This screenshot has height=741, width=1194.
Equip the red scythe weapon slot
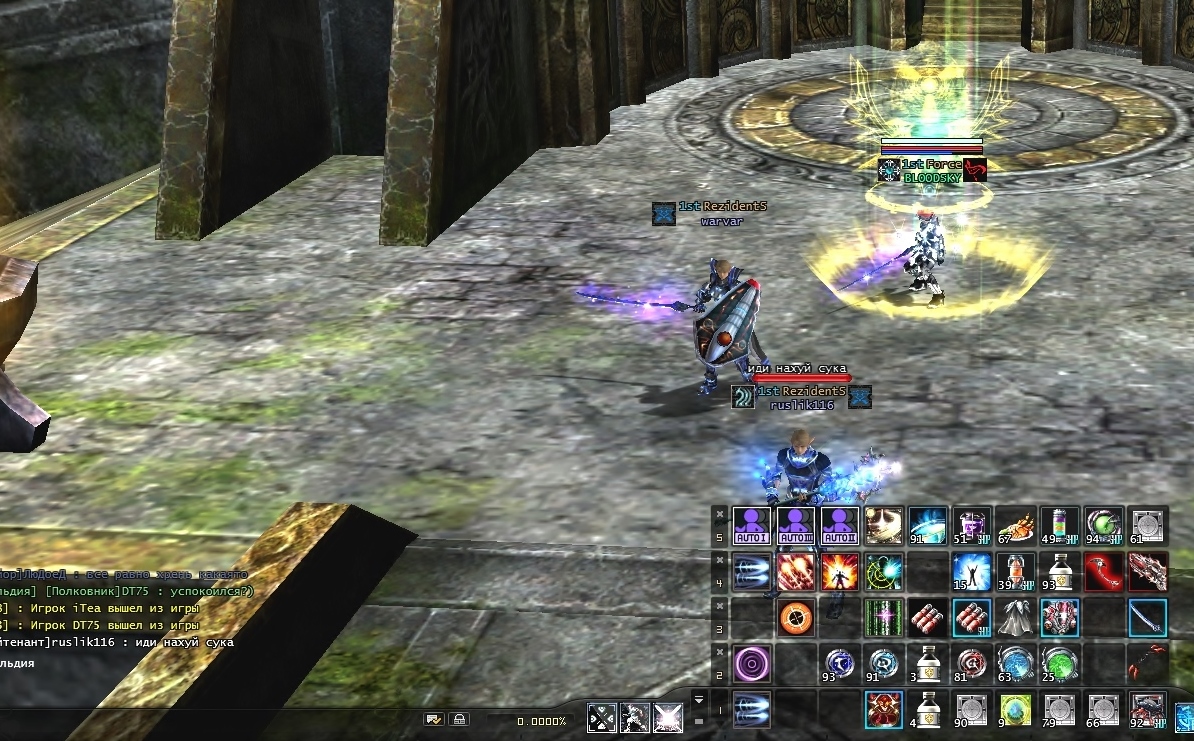click(1104, 571)
